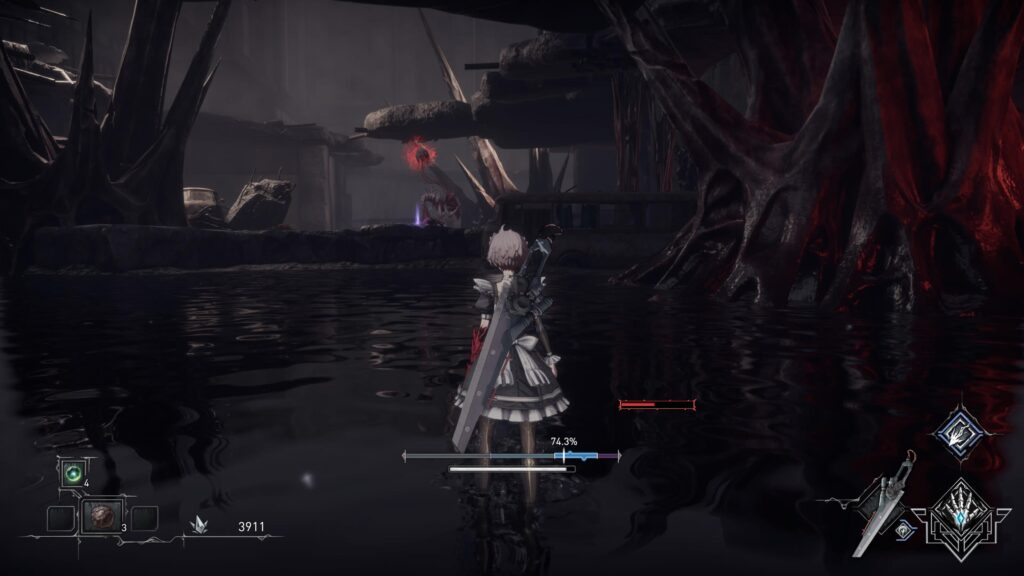Select the green orb item slot
Viewport: 1024px width, 576px height.
click(x=72, y=473)
